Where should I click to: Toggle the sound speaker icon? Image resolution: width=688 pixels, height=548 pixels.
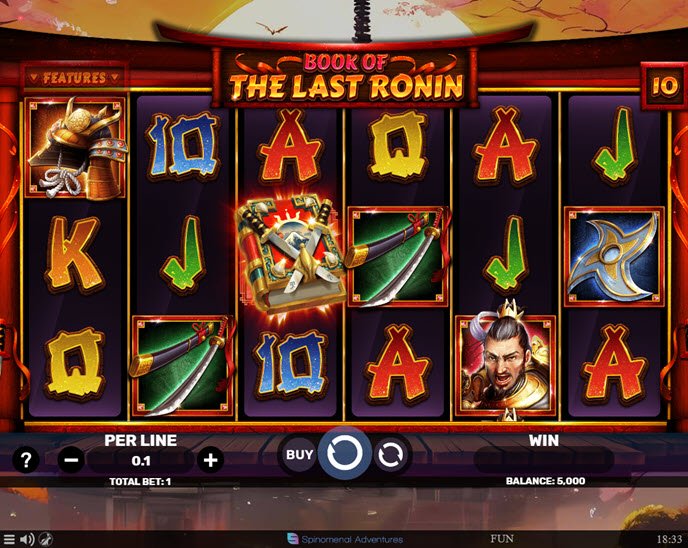click(27, 539)
